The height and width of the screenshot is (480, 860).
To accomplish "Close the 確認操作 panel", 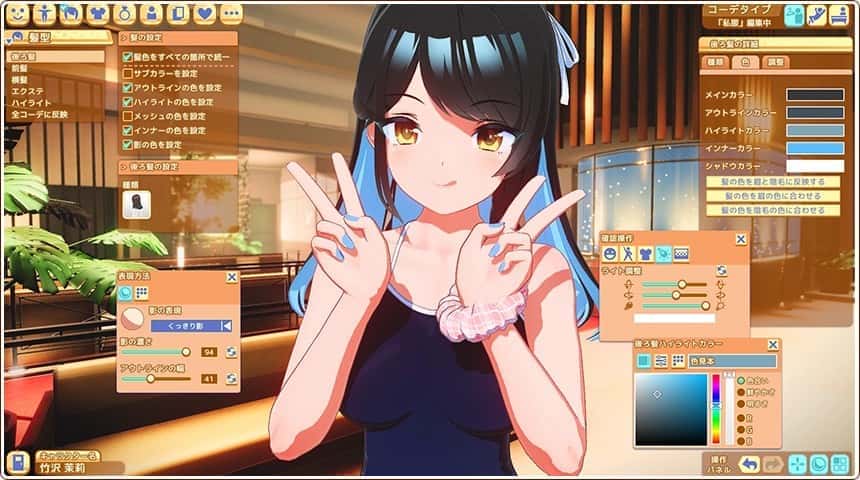I will pos(741,239).
